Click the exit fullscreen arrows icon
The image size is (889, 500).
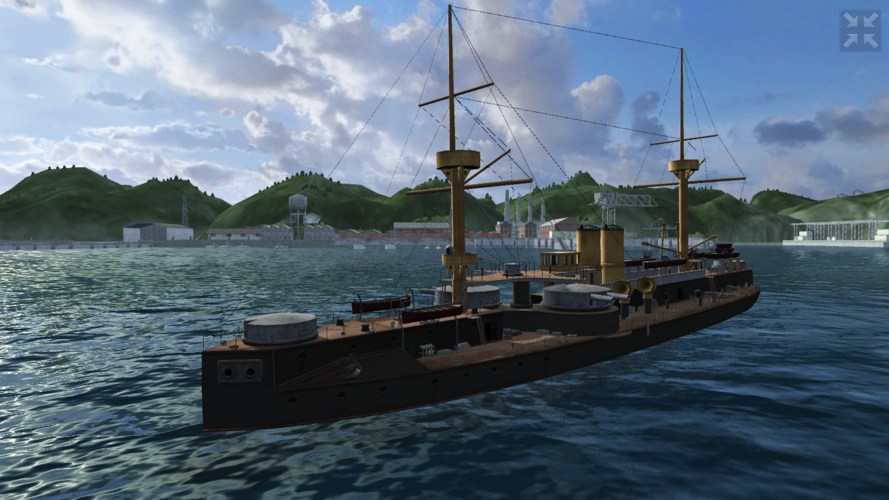tap(859, 31)
